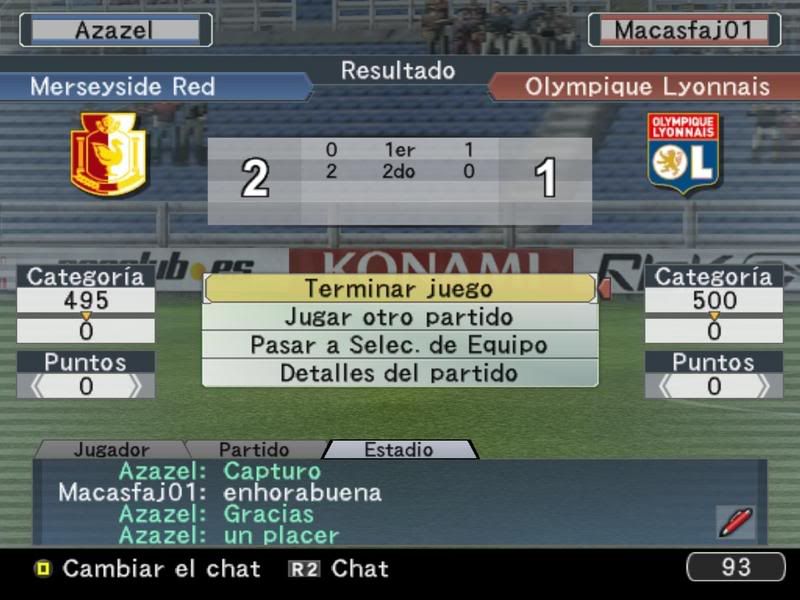Choose Jugar otro partido
800x600 pixels.
[x=400, y=317]
